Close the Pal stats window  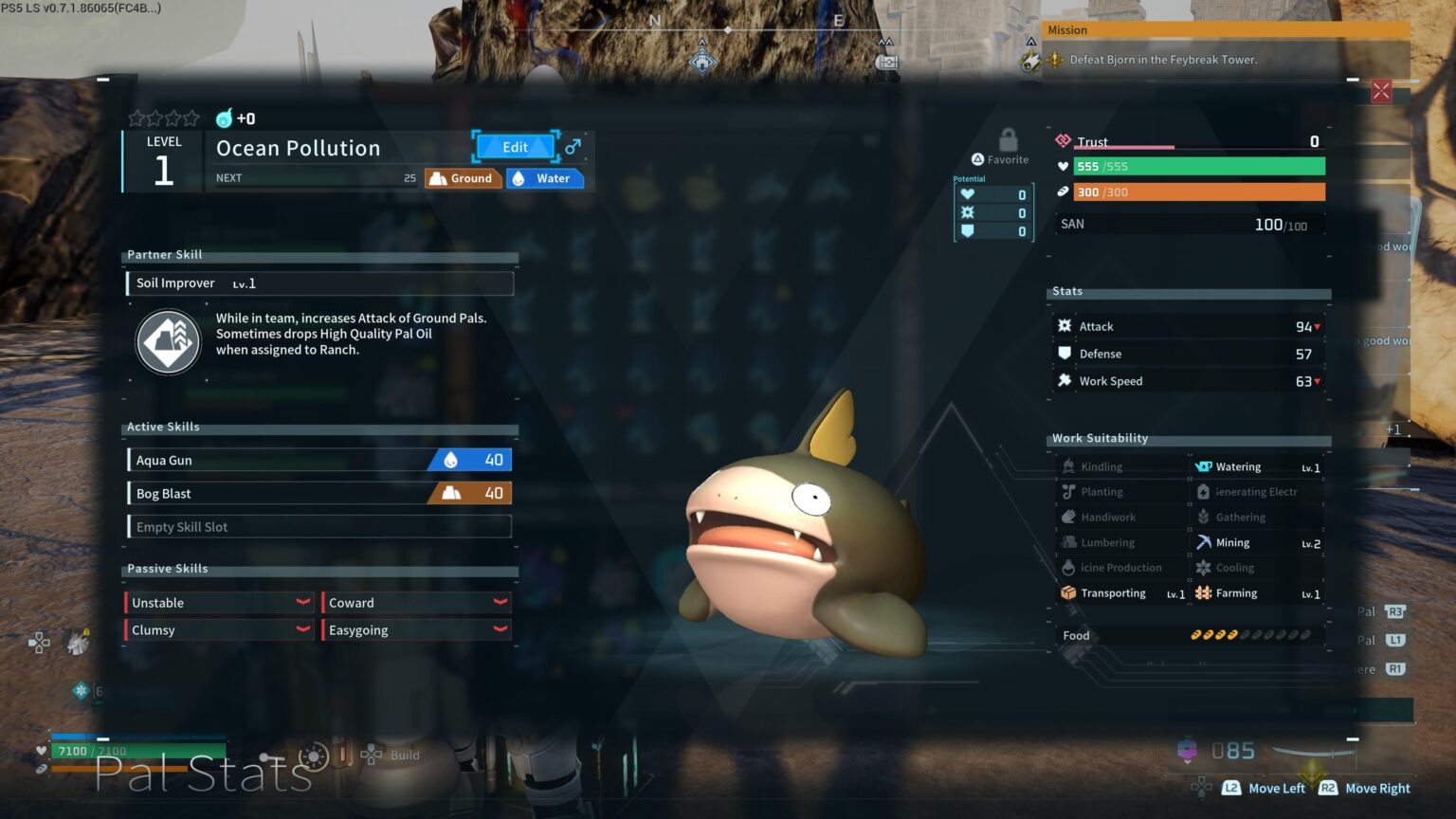[x=1381, y=91]
